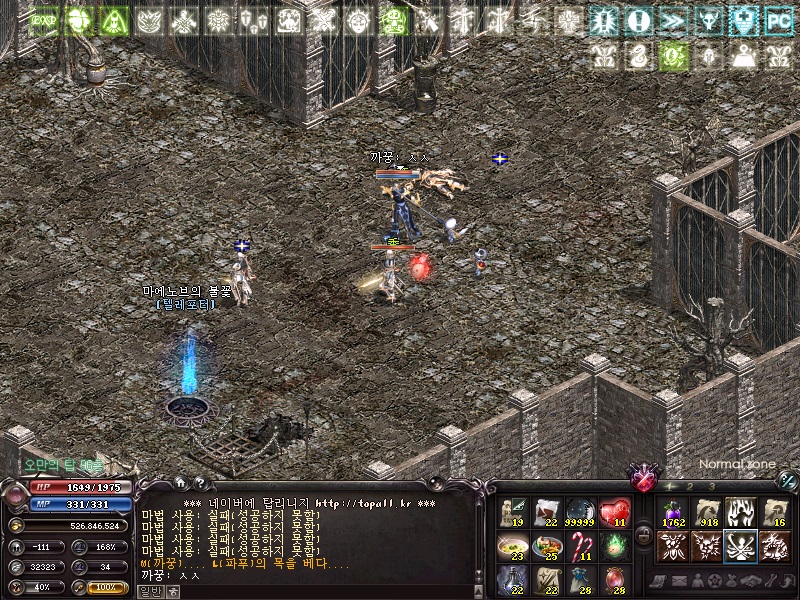Use the scroll with count 918

tap(707, 513)
